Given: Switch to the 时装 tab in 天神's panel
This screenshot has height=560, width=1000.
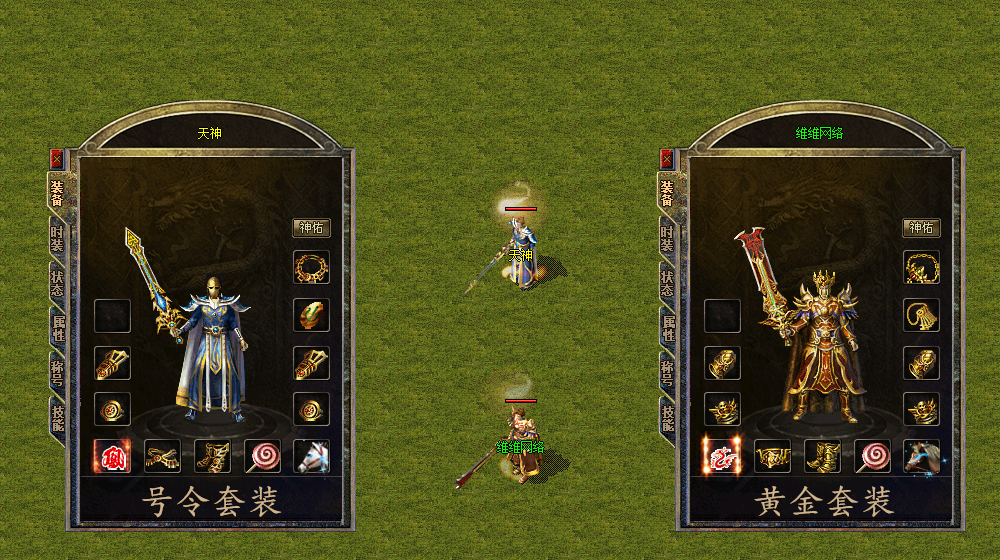Looking at the screenshot, I should 57,236.
